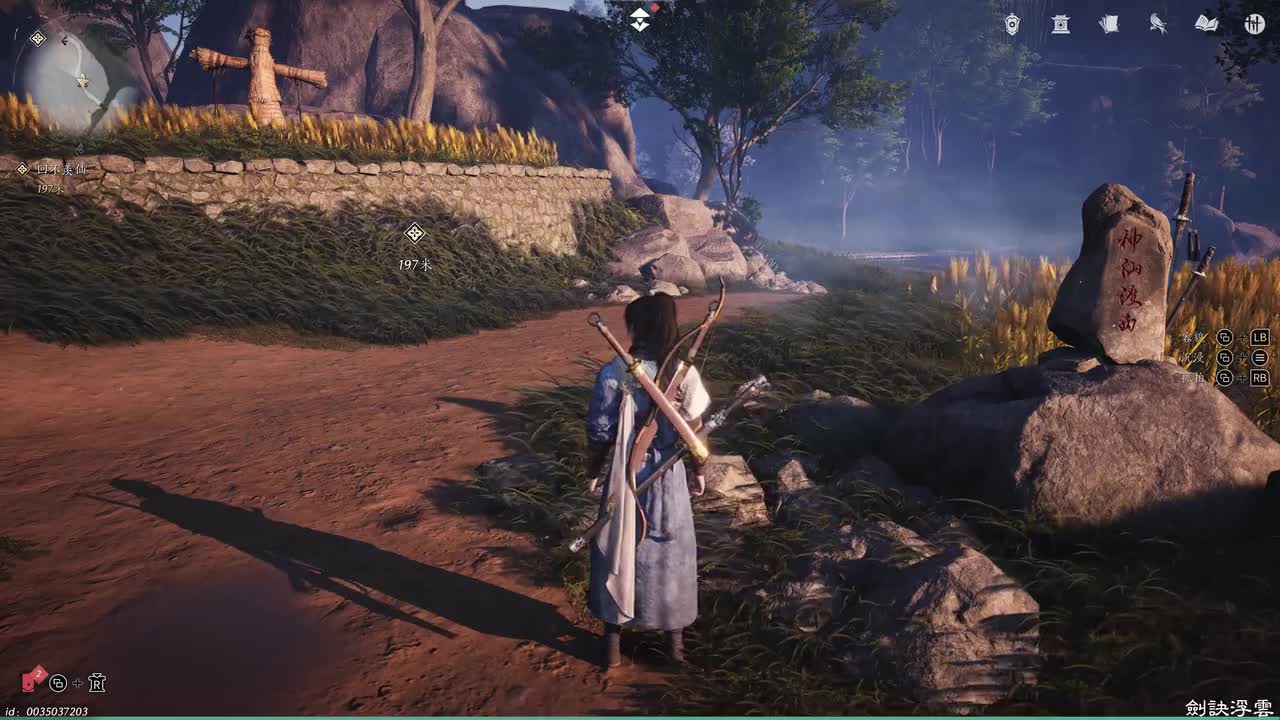Screen dimensions: 1280x720
Task: Open the open-book journal icon
Action: click(1206, 24)
